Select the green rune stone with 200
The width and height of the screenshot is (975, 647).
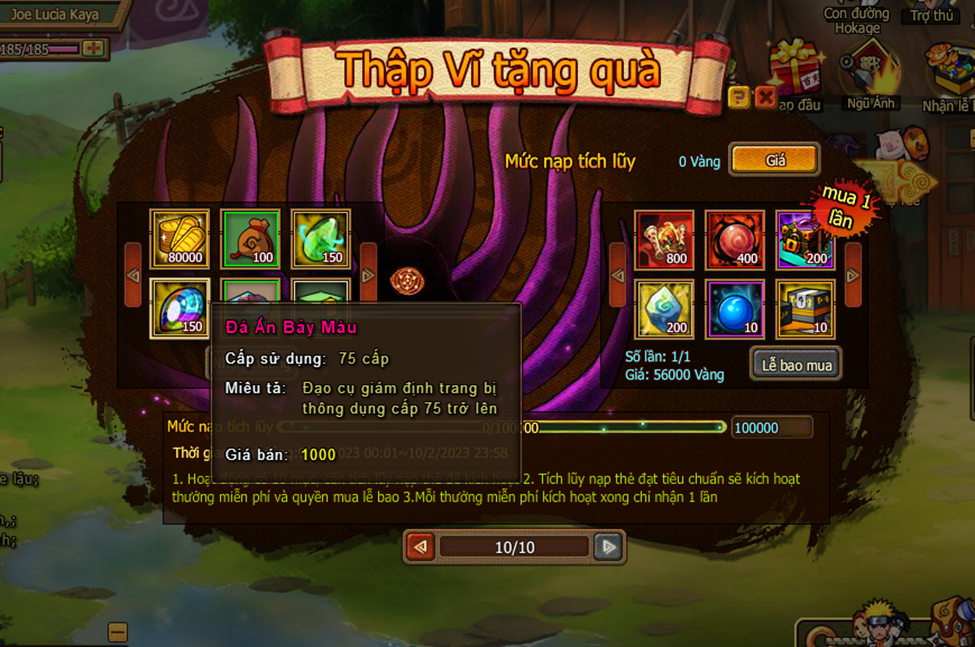[664, 308]
